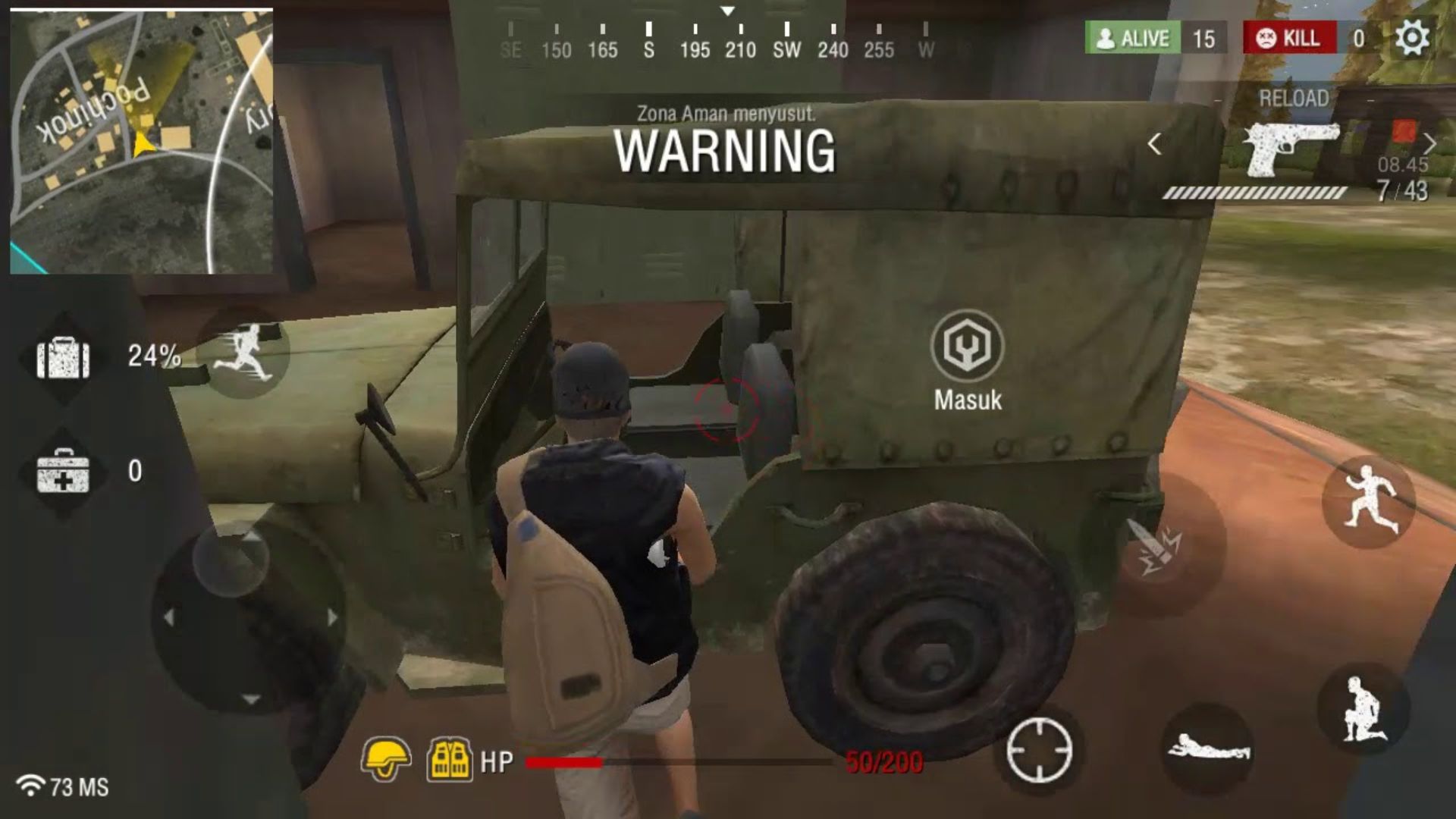Viewport: 1456px width, 819px height.
Task: Go prone with the lying figure button
Action: 1209,748
